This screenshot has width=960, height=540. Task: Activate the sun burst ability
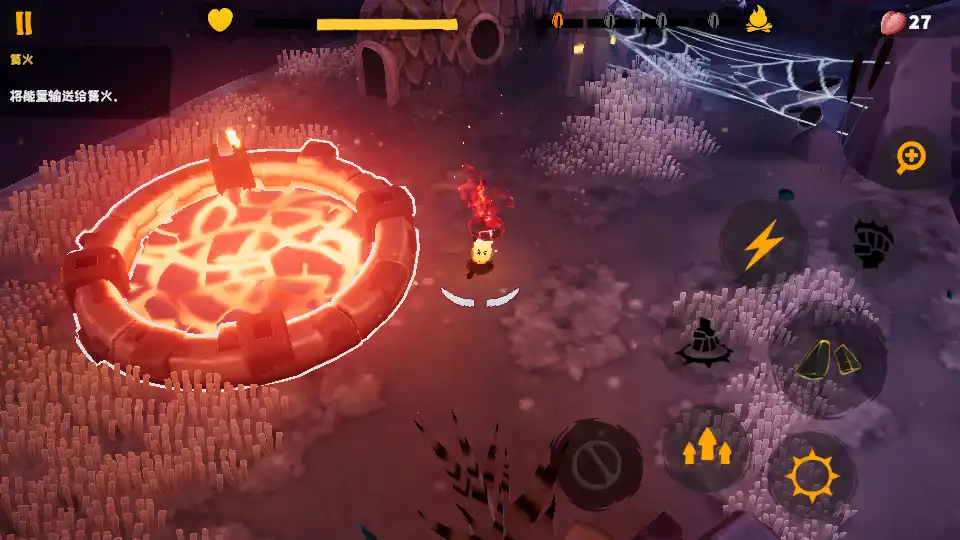click(x=810, y=477)
